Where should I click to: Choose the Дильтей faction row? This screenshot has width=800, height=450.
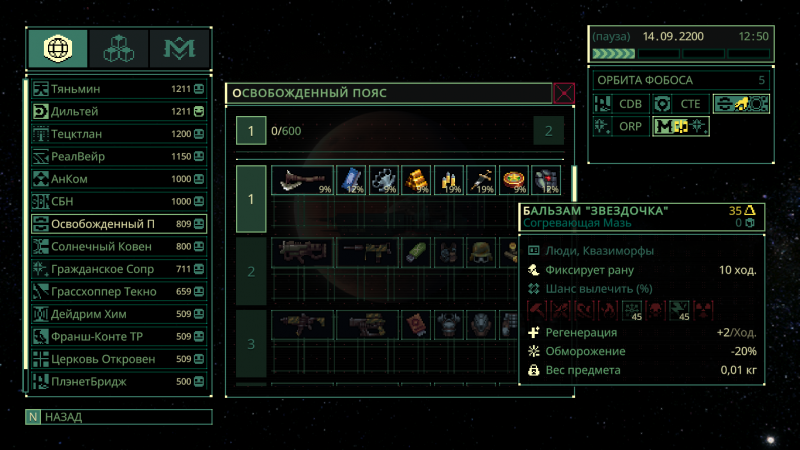(110, 111)
